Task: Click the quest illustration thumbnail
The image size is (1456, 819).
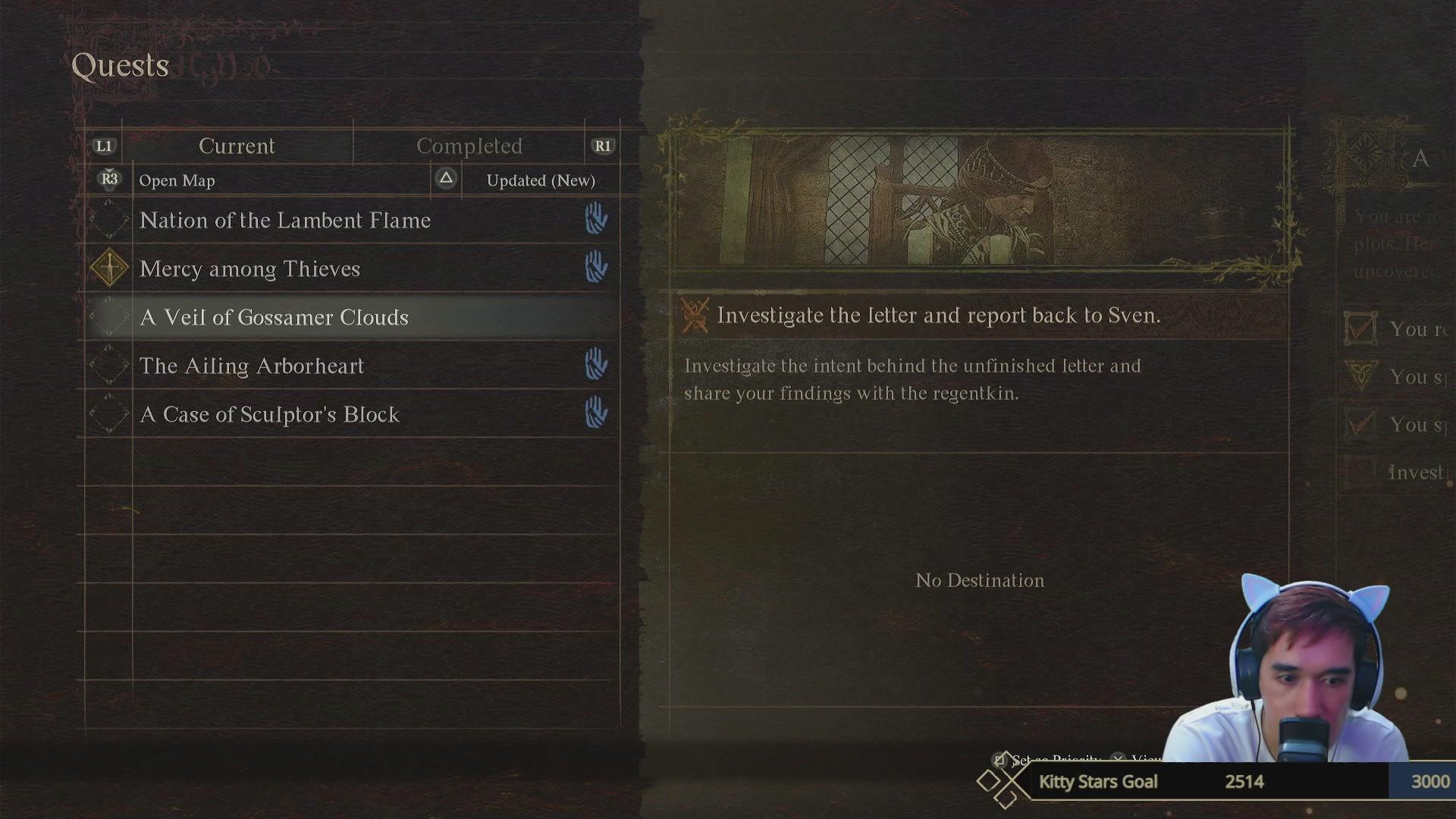Action: [x=979, y=200]
